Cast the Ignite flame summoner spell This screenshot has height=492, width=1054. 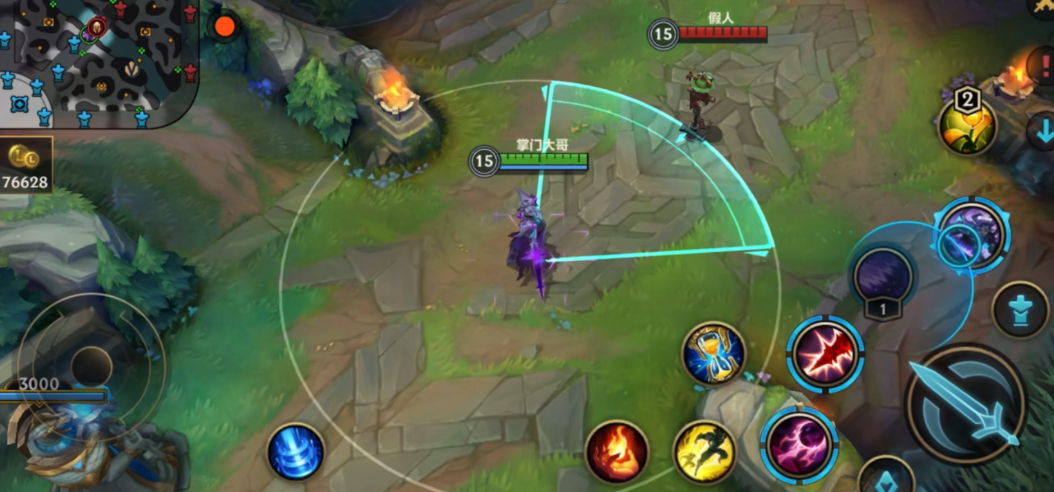click(x=616, y=451)
